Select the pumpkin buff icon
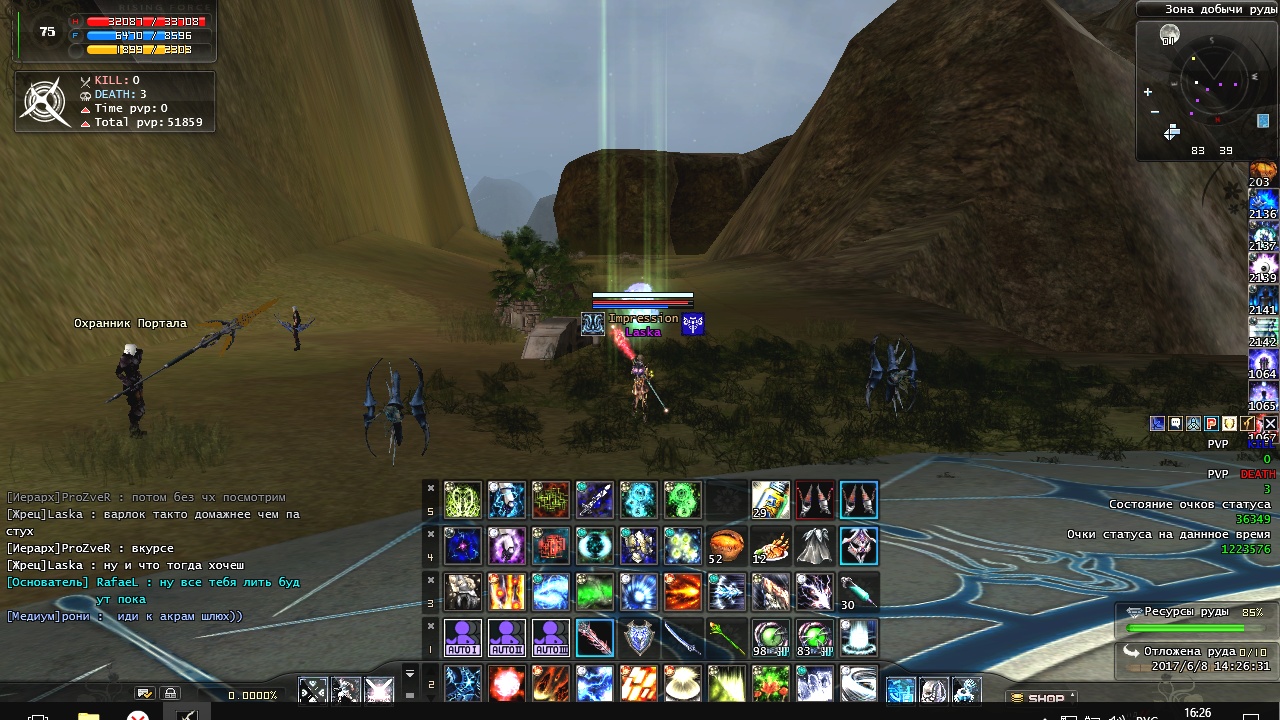Image resolution: width=1280 pixels, height=720 pixels. pyautogui.click(x=1263, y=169)
